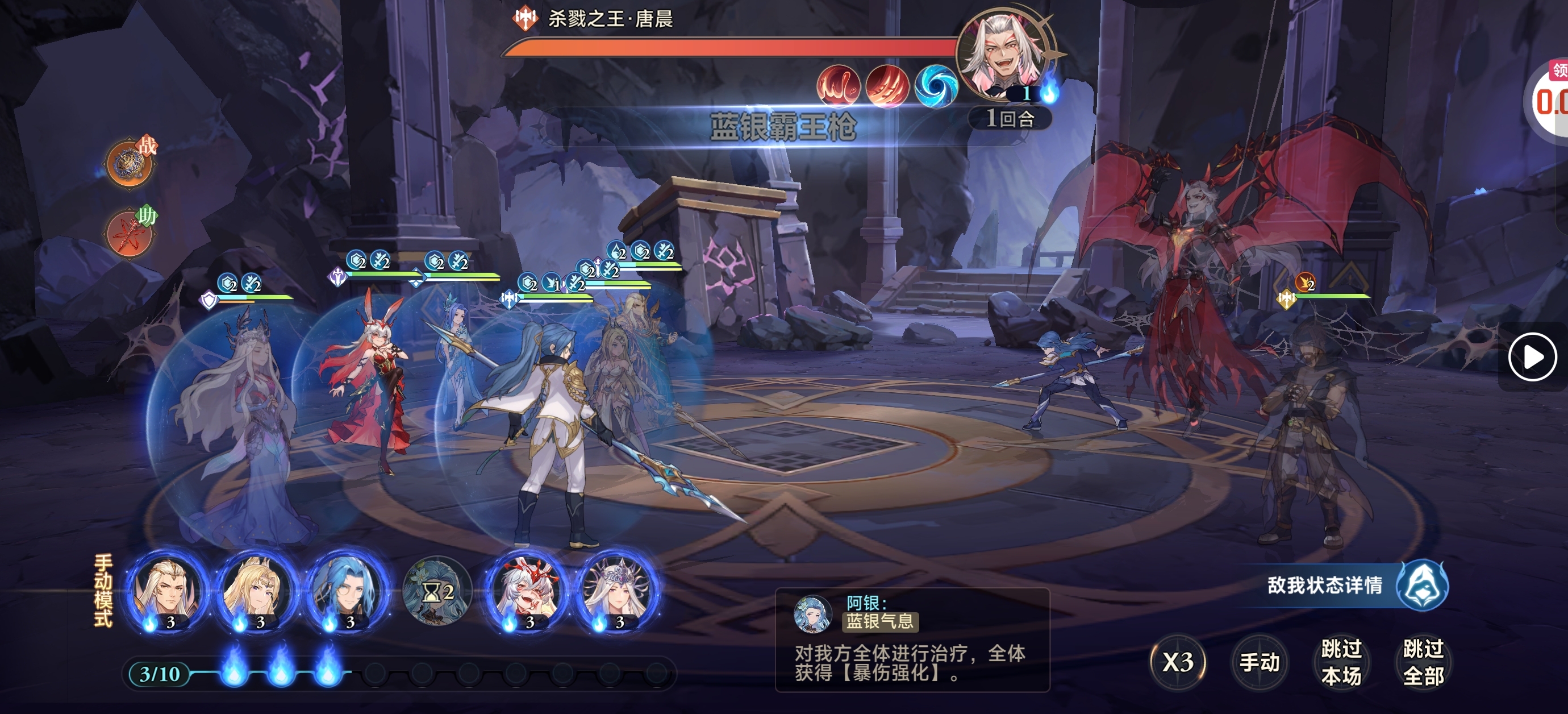
Task: Toggle the X3 battle speed button
Action: coord(1178,662)
